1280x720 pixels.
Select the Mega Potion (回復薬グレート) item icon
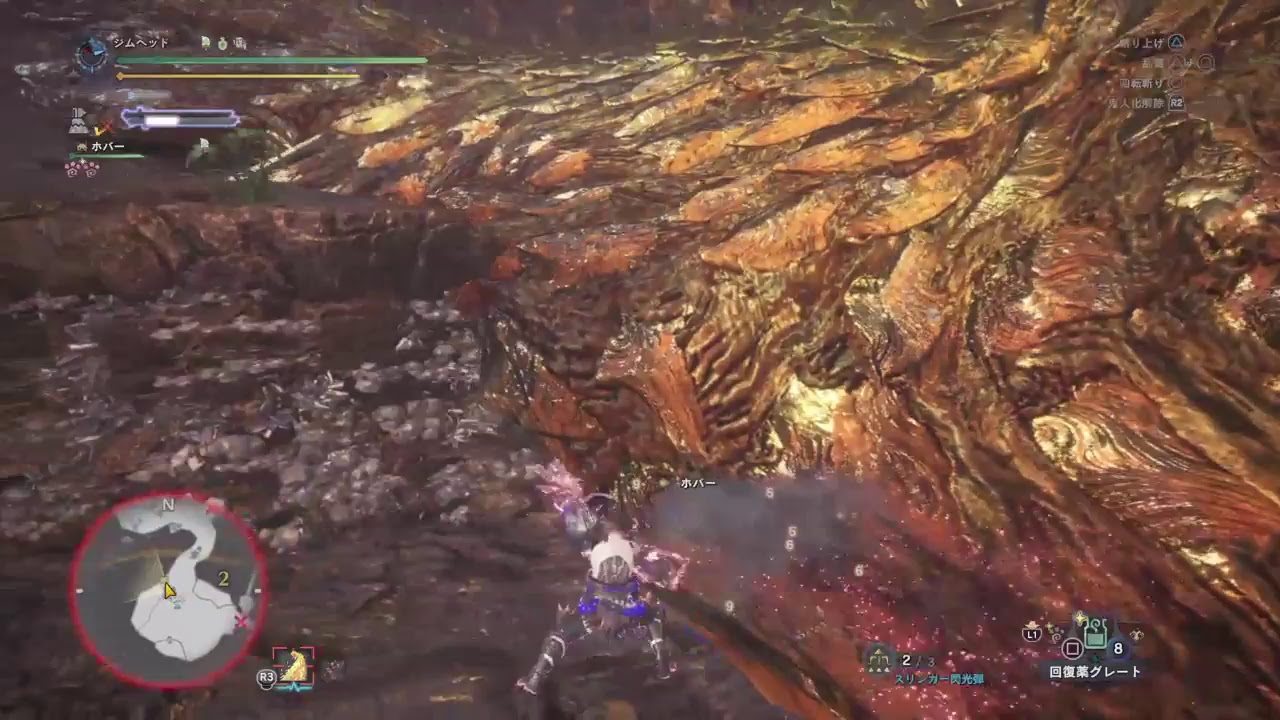[1096, 634]
